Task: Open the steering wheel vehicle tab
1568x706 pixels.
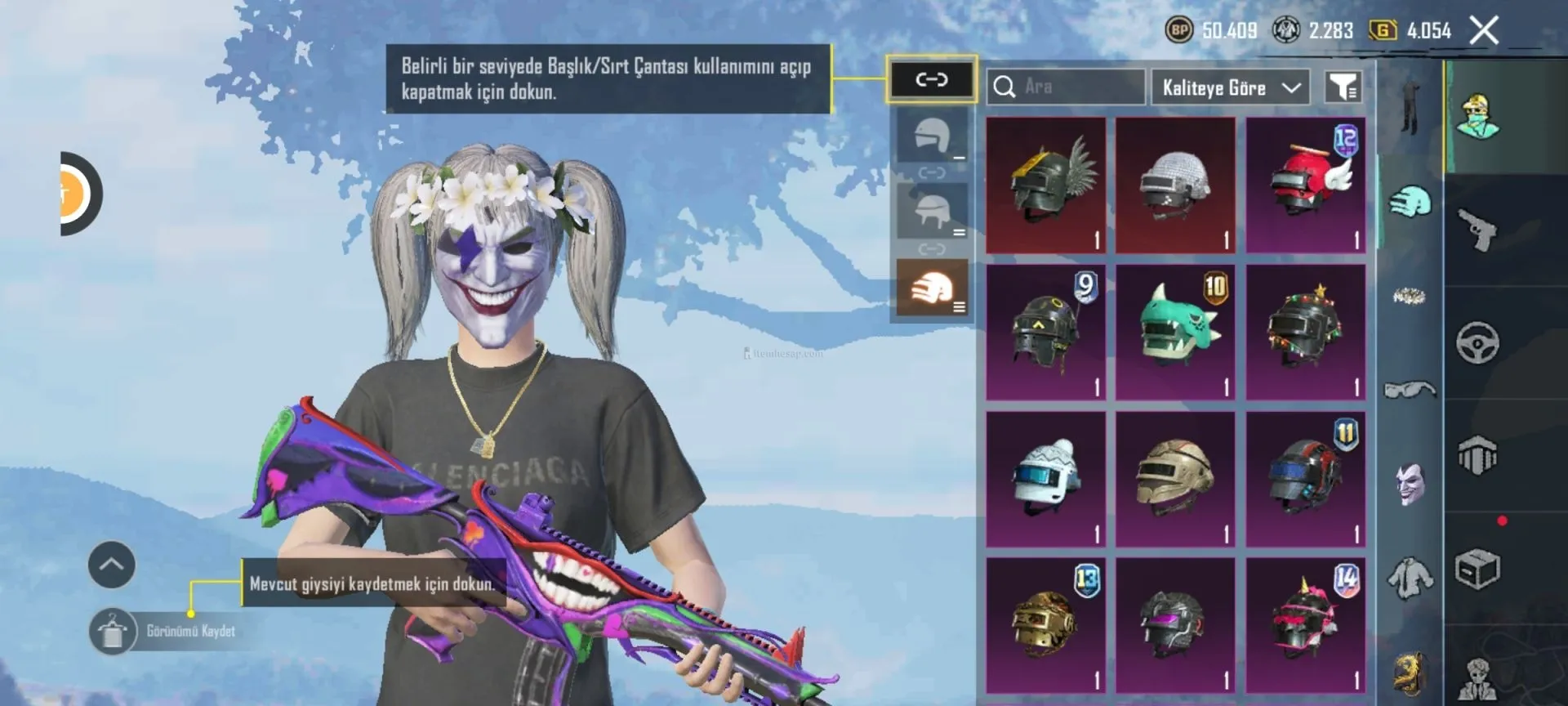Action: click(x=1477, y=342)
